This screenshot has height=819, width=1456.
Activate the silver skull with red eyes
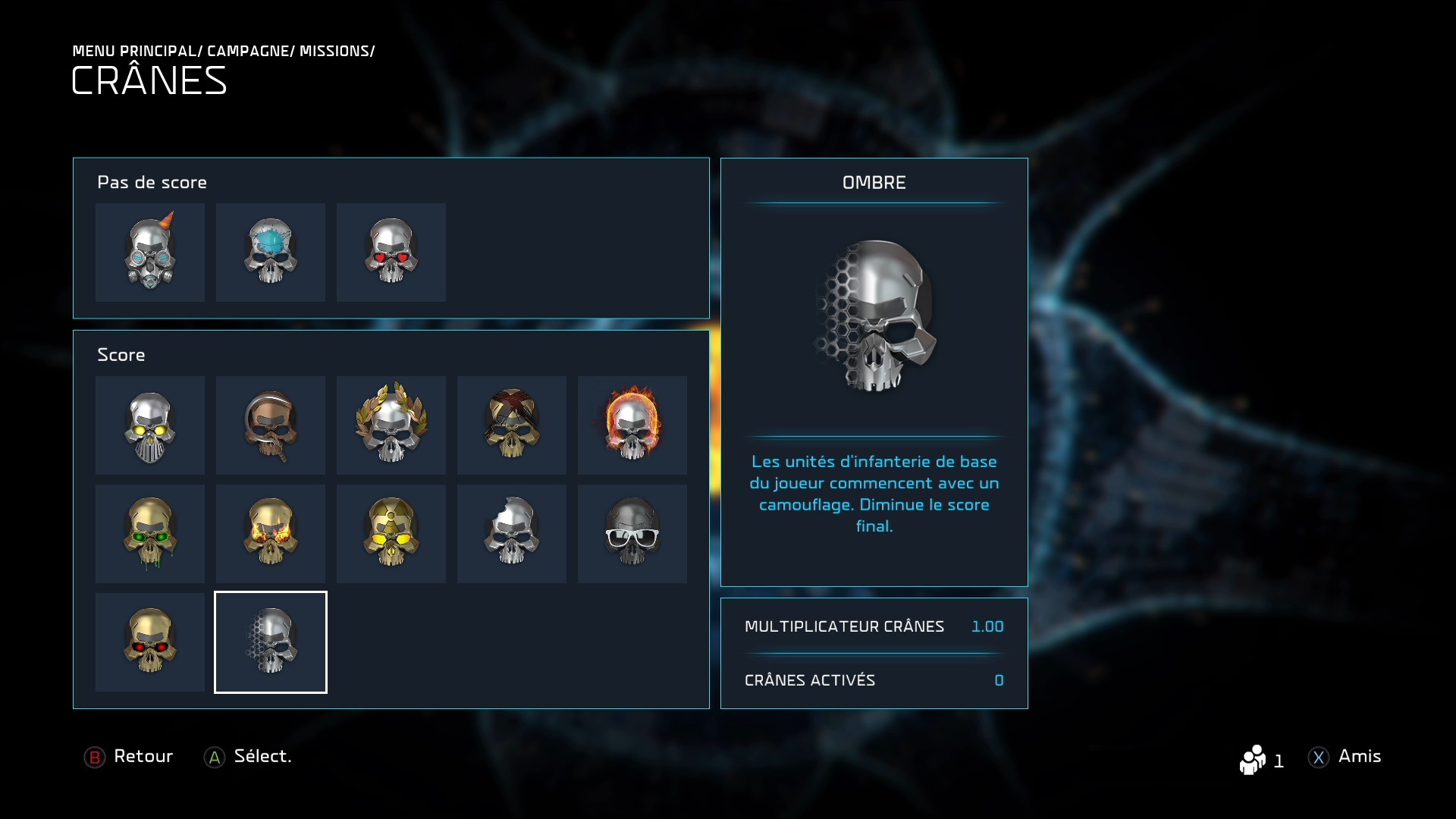point(391,253)
